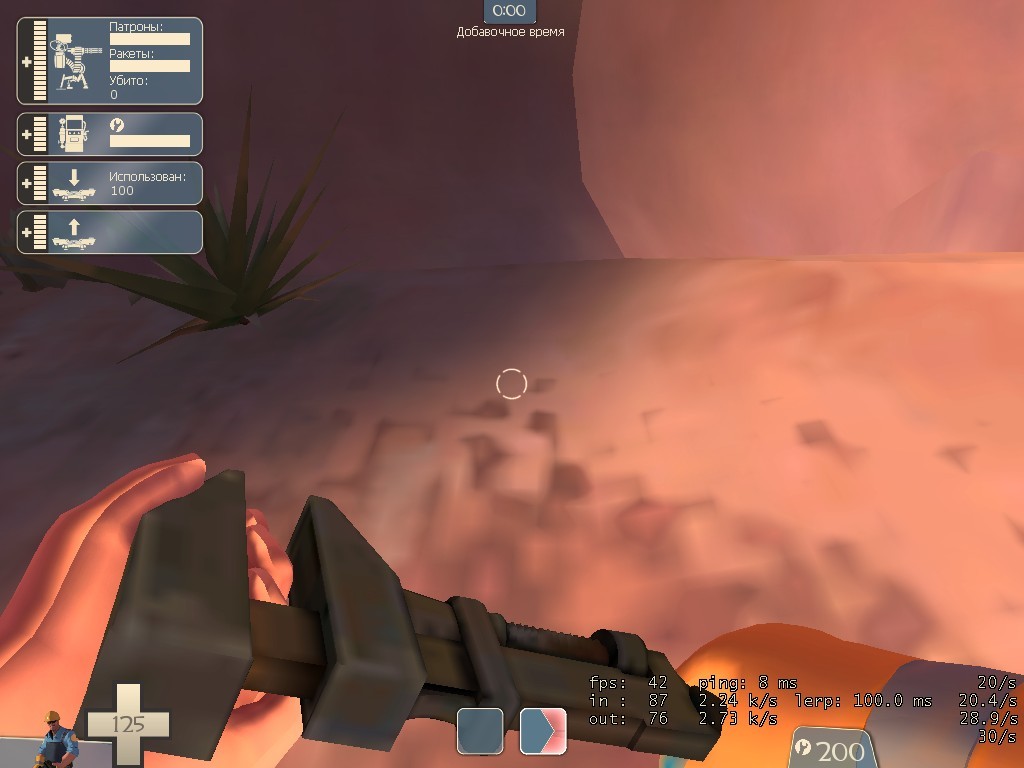Select the teleporter exit icon with up arrow
The width and height of the screenshot is (1024, 768).
click(73, 233)
